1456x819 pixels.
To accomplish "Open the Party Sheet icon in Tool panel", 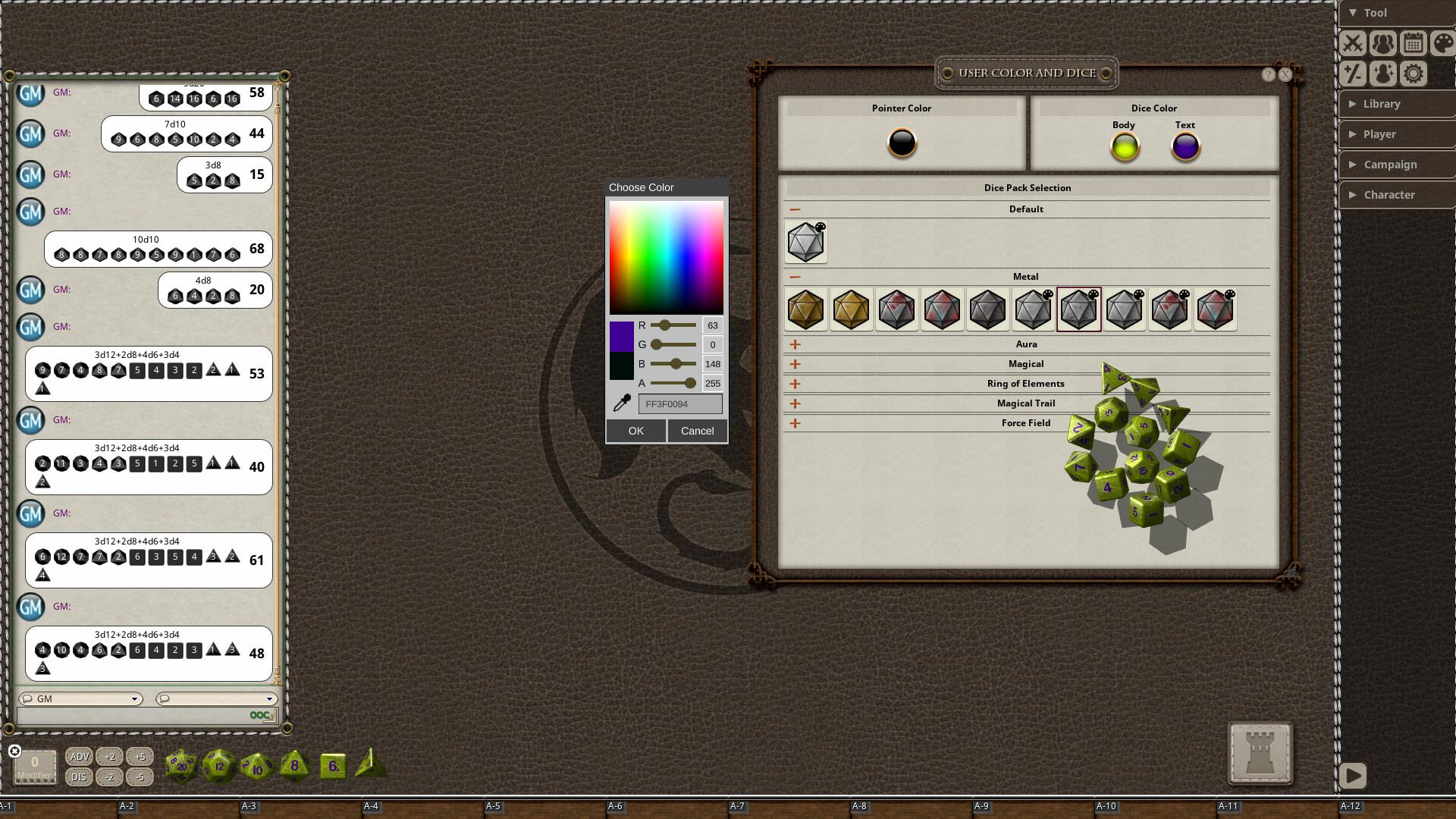I will (1383, 43).
